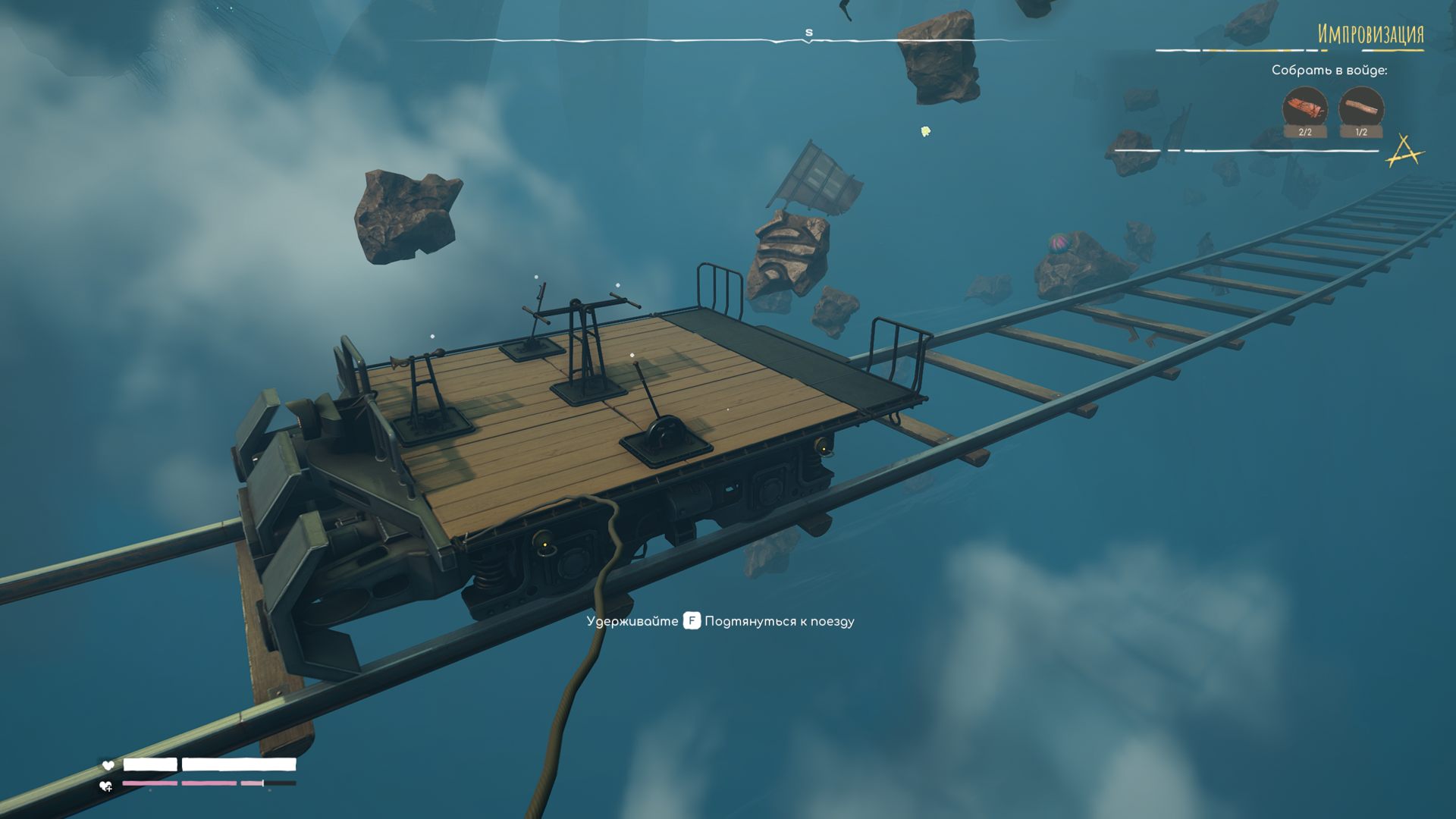Select the reddish plank objective icon showing 2/2
Image resolution: width=1456 pixels, height=819 pixels.
tap(1304, 109)
